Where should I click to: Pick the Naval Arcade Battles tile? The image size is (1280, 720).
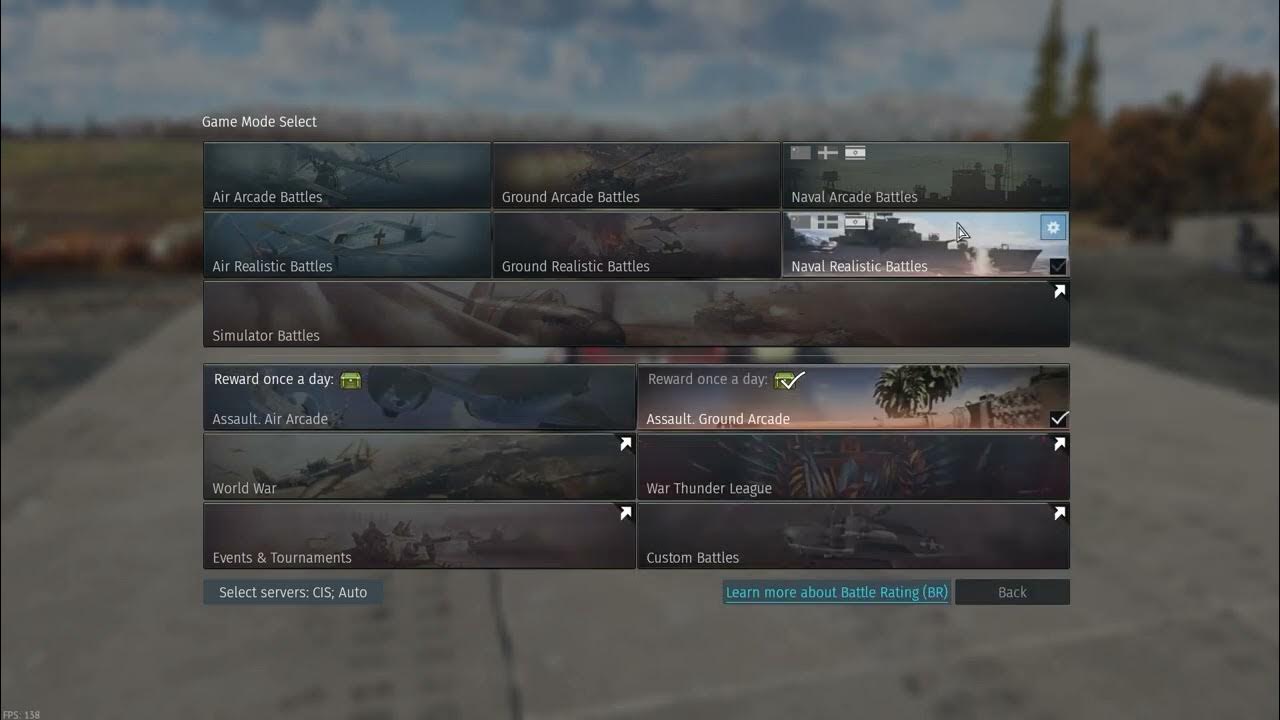click(925, 175)
